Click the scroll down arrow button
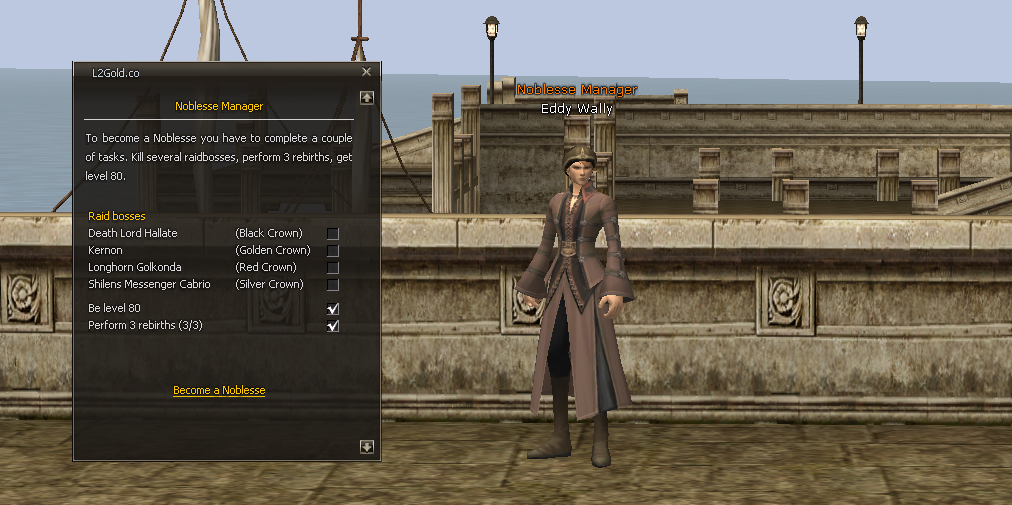 [x=367, y=447]
